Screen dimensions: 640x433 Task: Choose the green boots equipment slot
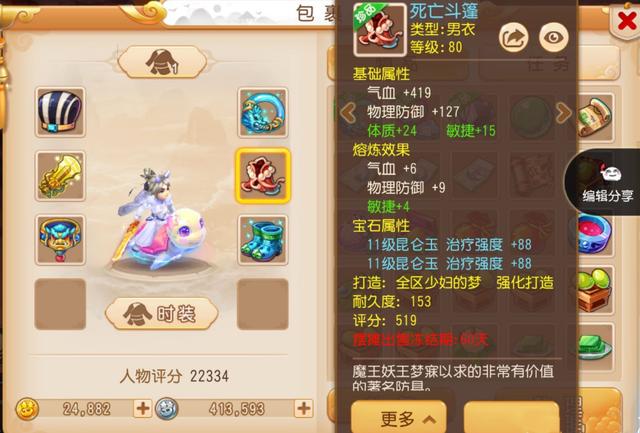click(x=263, y=239)
